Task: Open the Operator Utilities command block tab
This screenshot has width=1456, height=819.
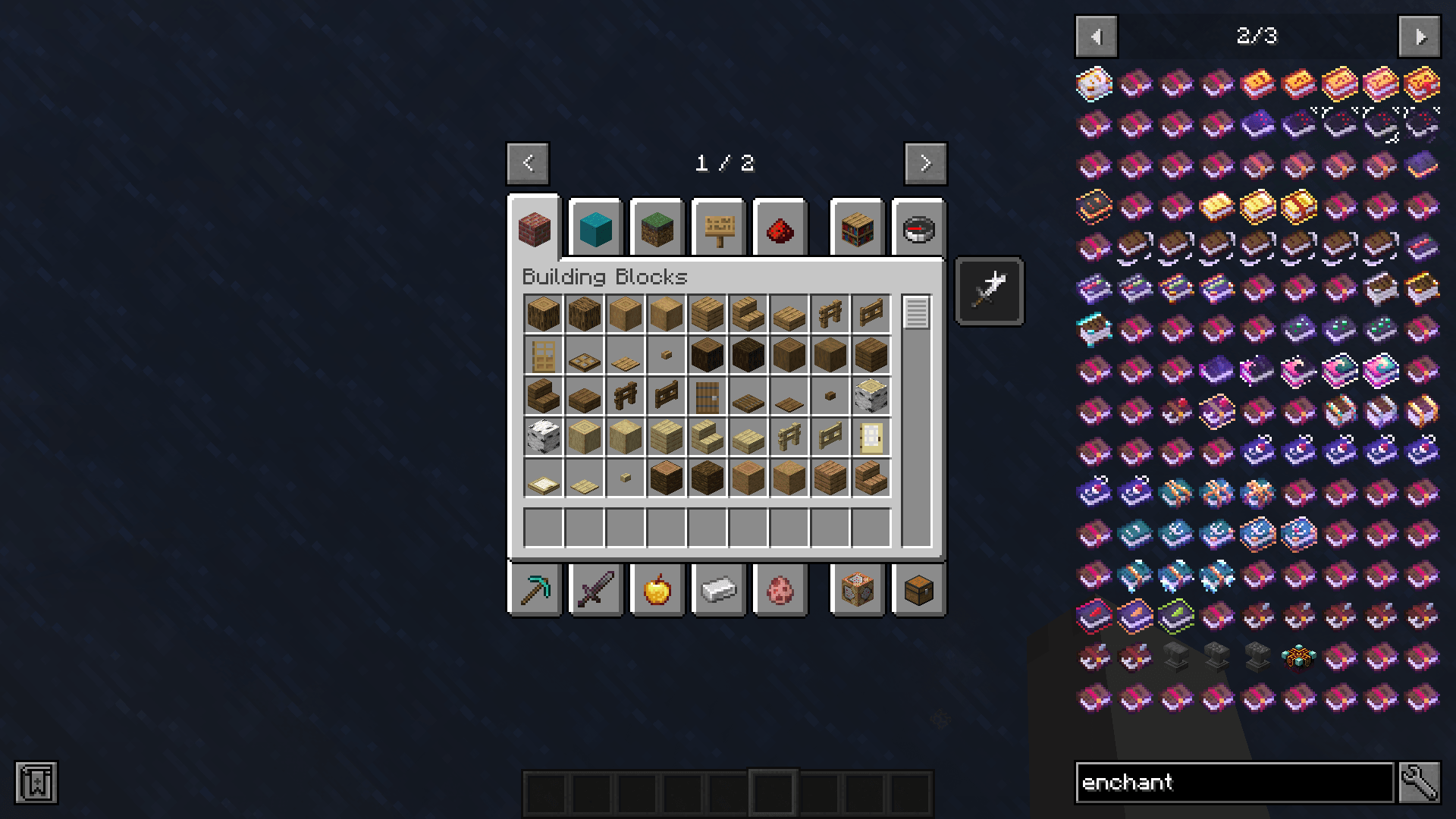Action: click(857, 590)
